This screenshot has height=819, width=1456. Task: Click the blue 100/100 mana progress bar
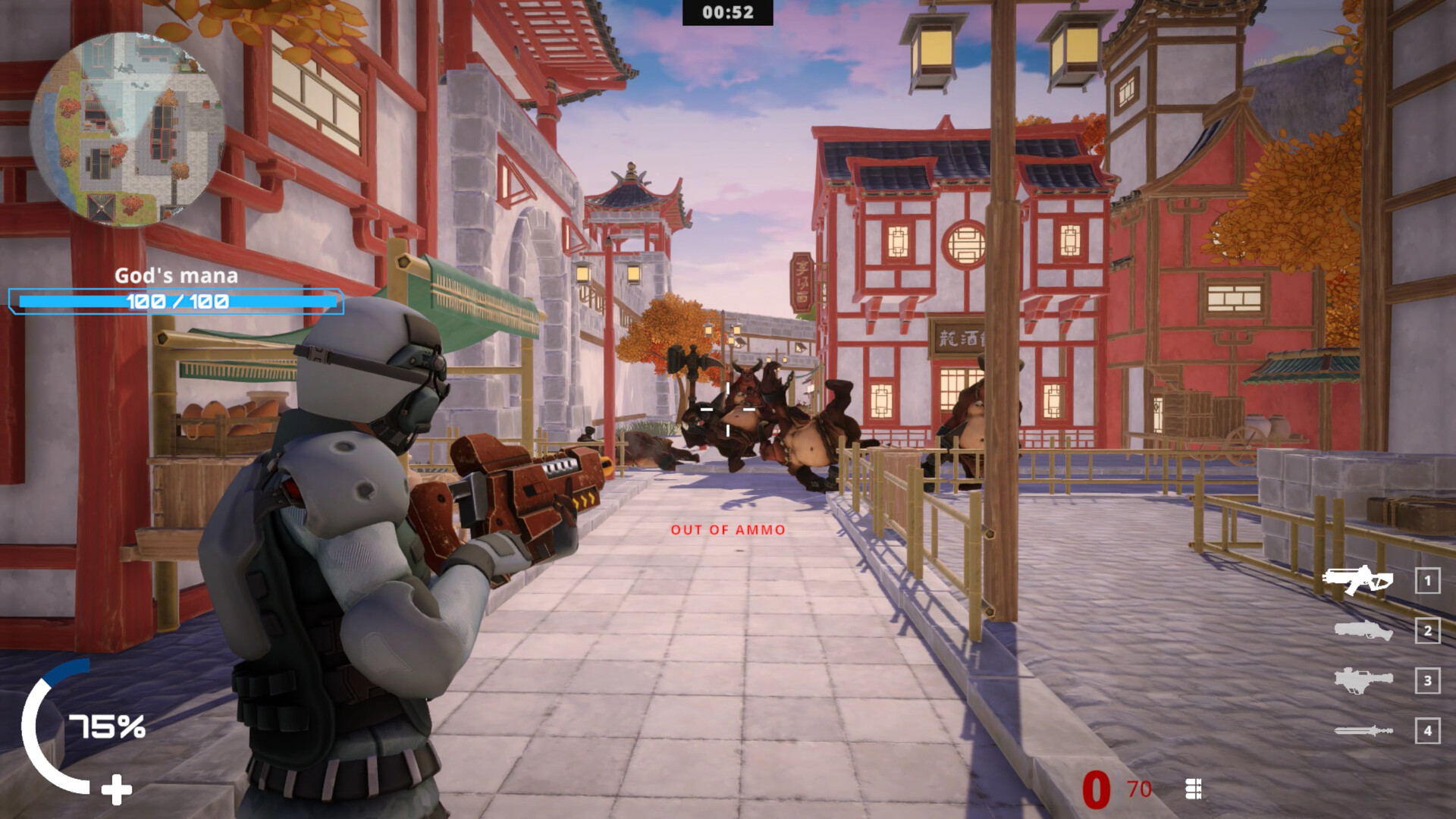click(x=175, y=300)
